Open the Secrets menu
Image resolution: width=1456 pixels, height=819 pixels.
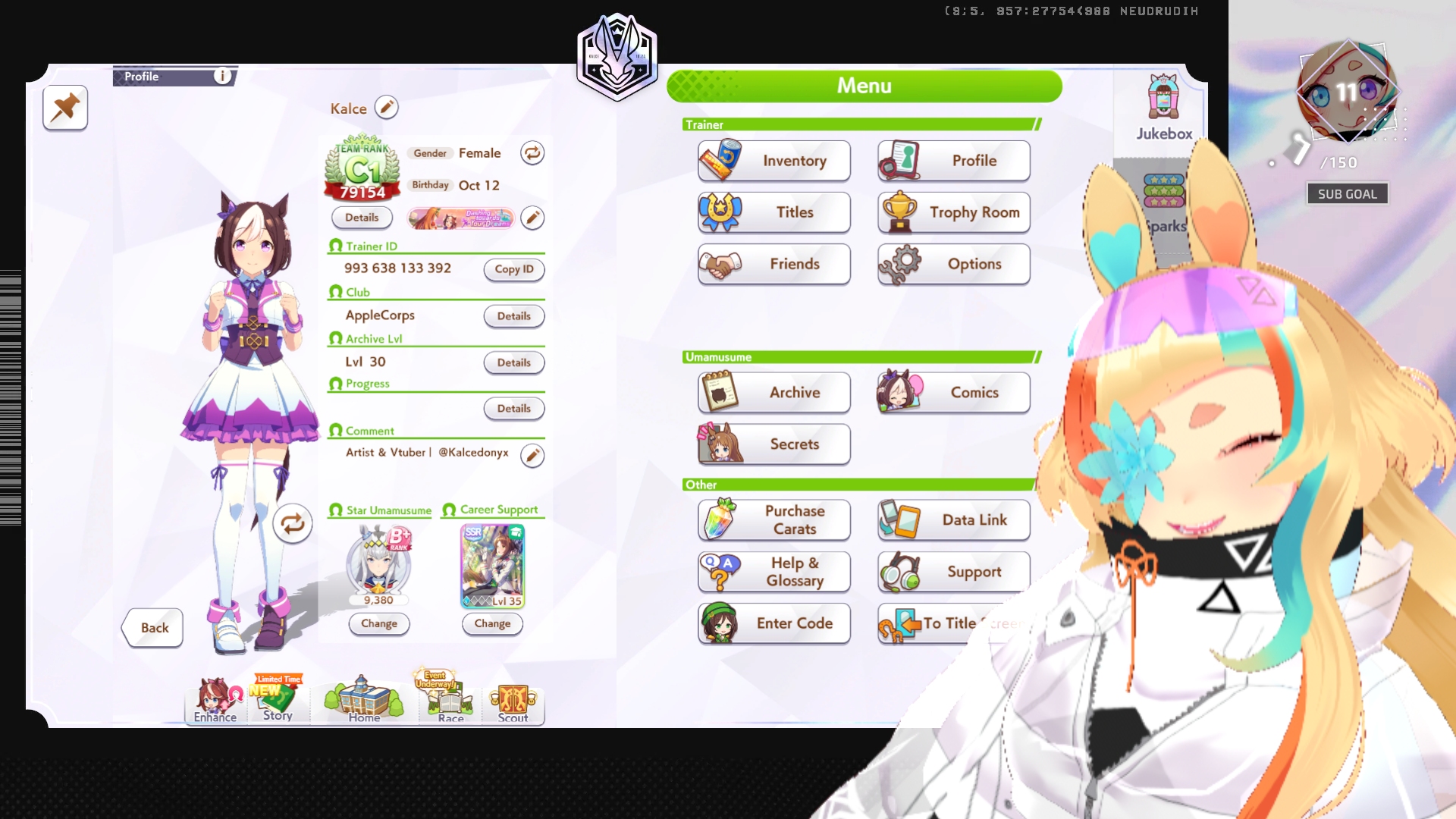(x=773, y=444)
